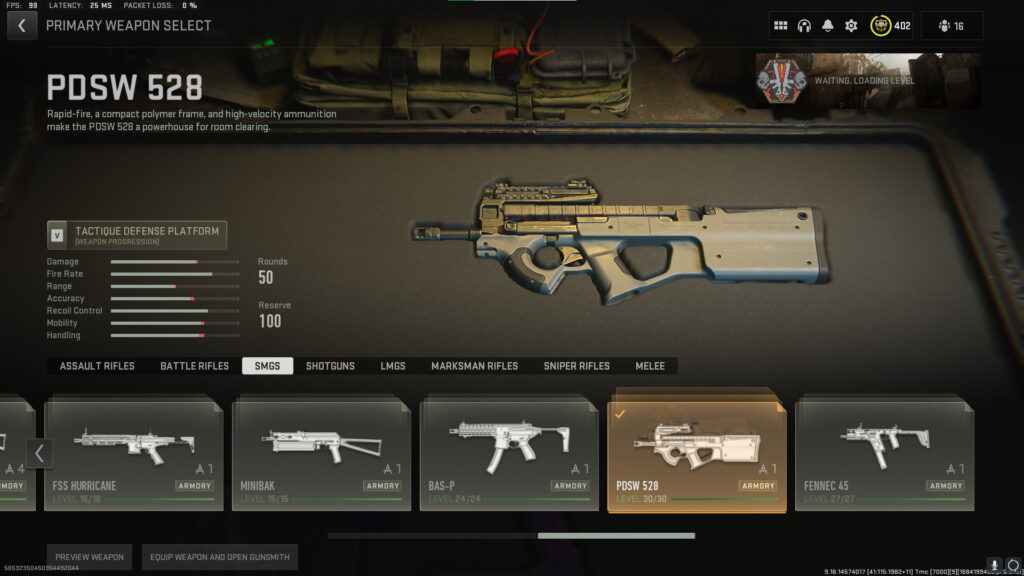Open the social friends panel
Screen dimensions: 1024x576
point(951,25)
